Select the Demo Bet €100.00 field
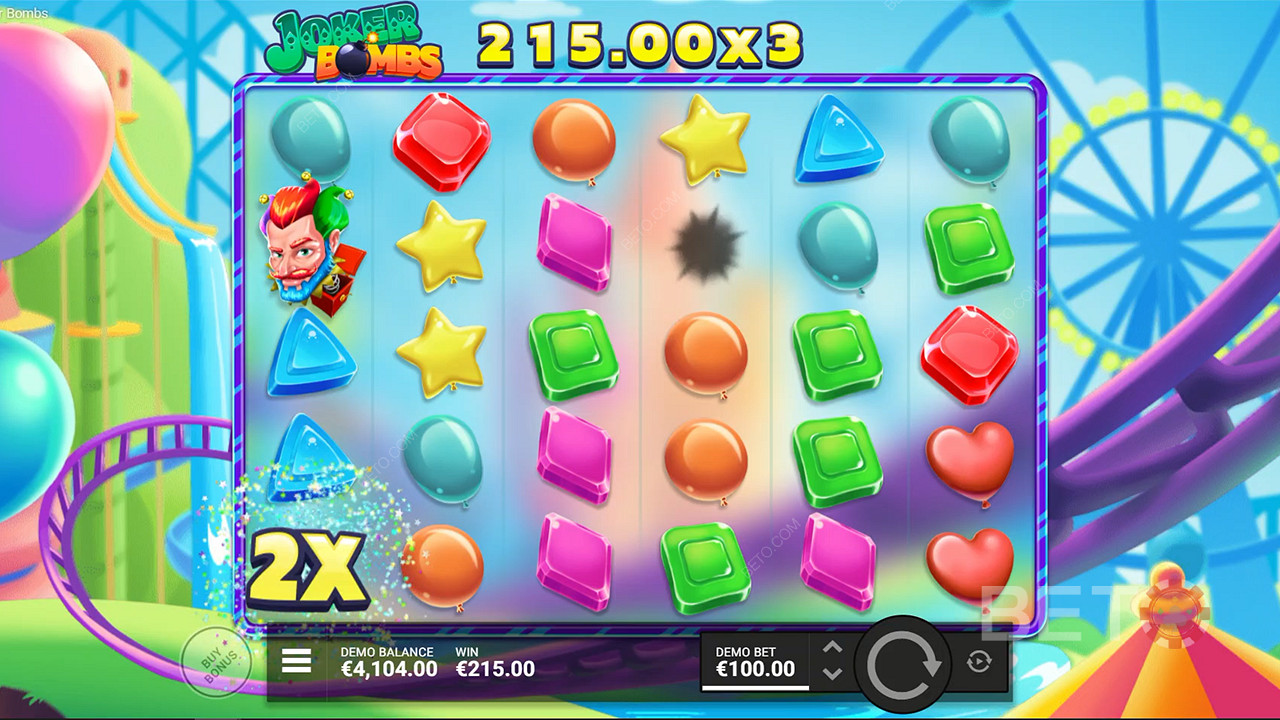The image size is (1280, 720). [x=756, y=662]
